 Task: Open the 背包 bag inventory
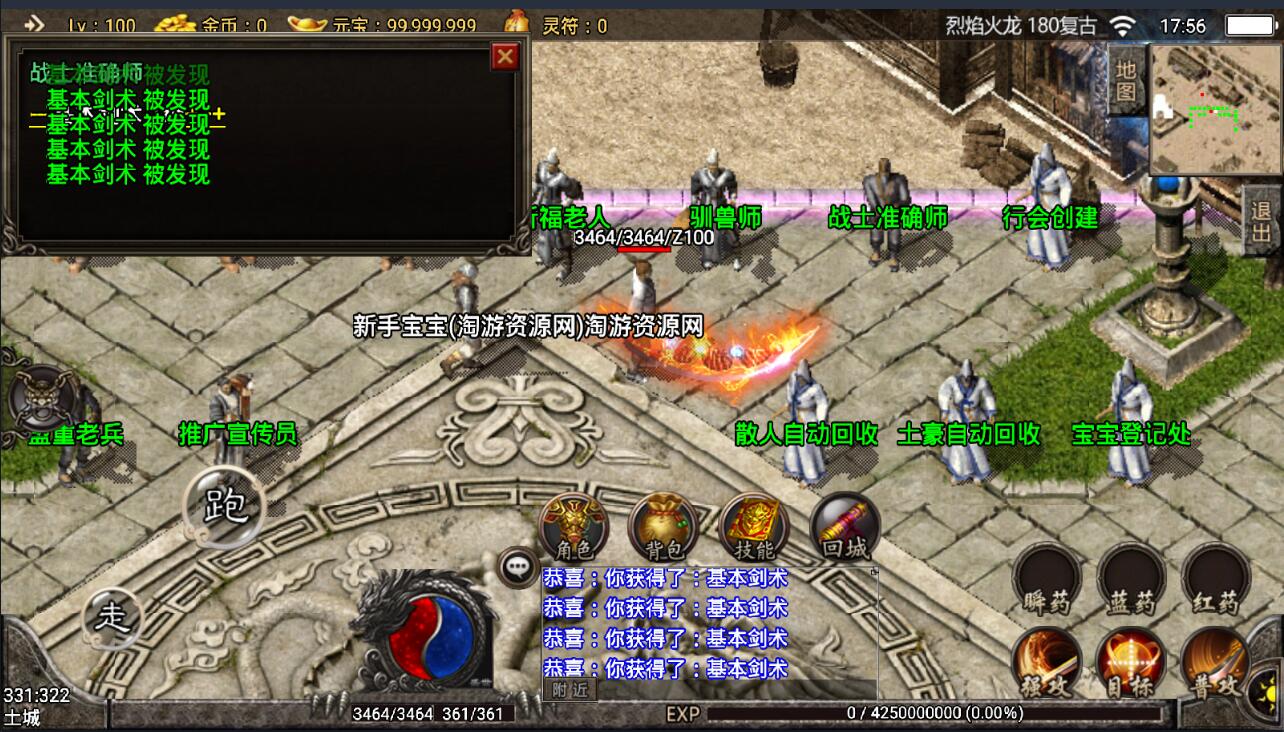click(x=662, y=527)
